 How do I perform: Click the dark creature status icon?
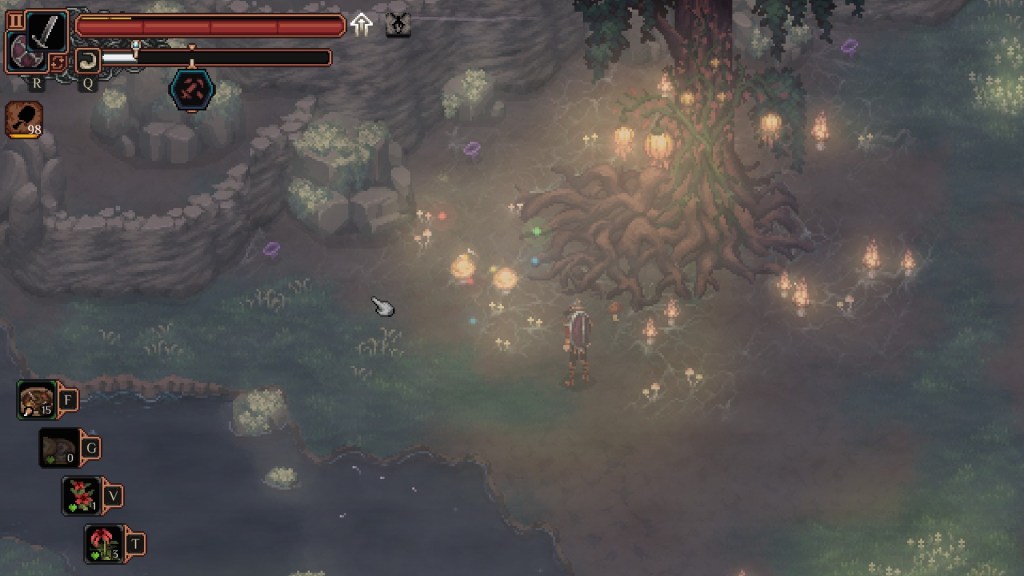pyautogui.click(x=398, y=25)
